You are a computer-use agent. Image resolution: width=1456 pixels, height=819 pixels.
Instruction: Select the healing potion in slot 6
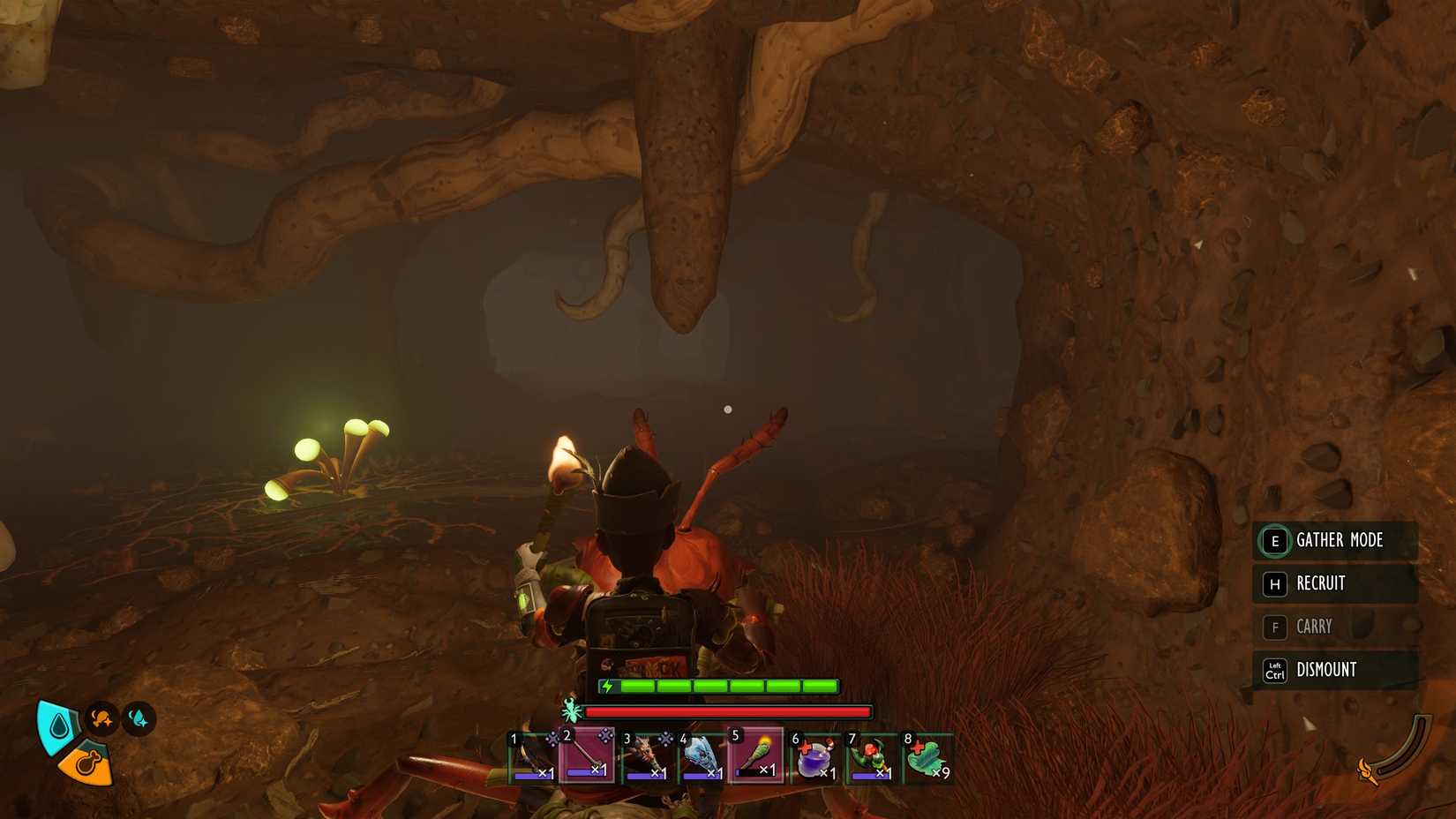pyautogui.click(x=814, y=756)
